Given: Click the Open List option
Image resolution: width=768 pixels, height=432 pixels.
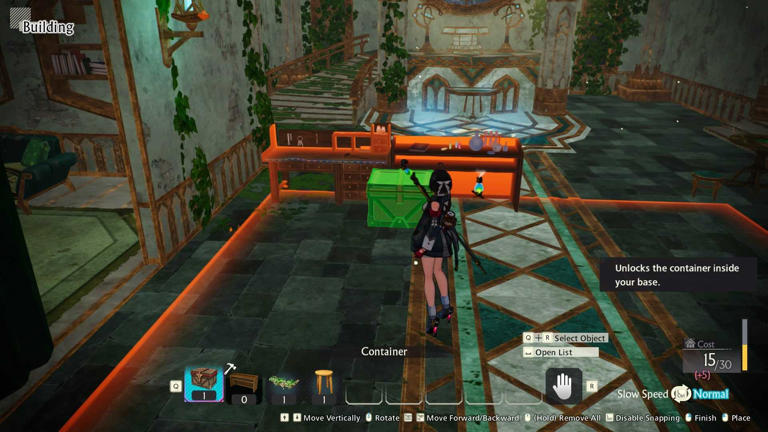Looking at the screenshot, I should (559, 353).
